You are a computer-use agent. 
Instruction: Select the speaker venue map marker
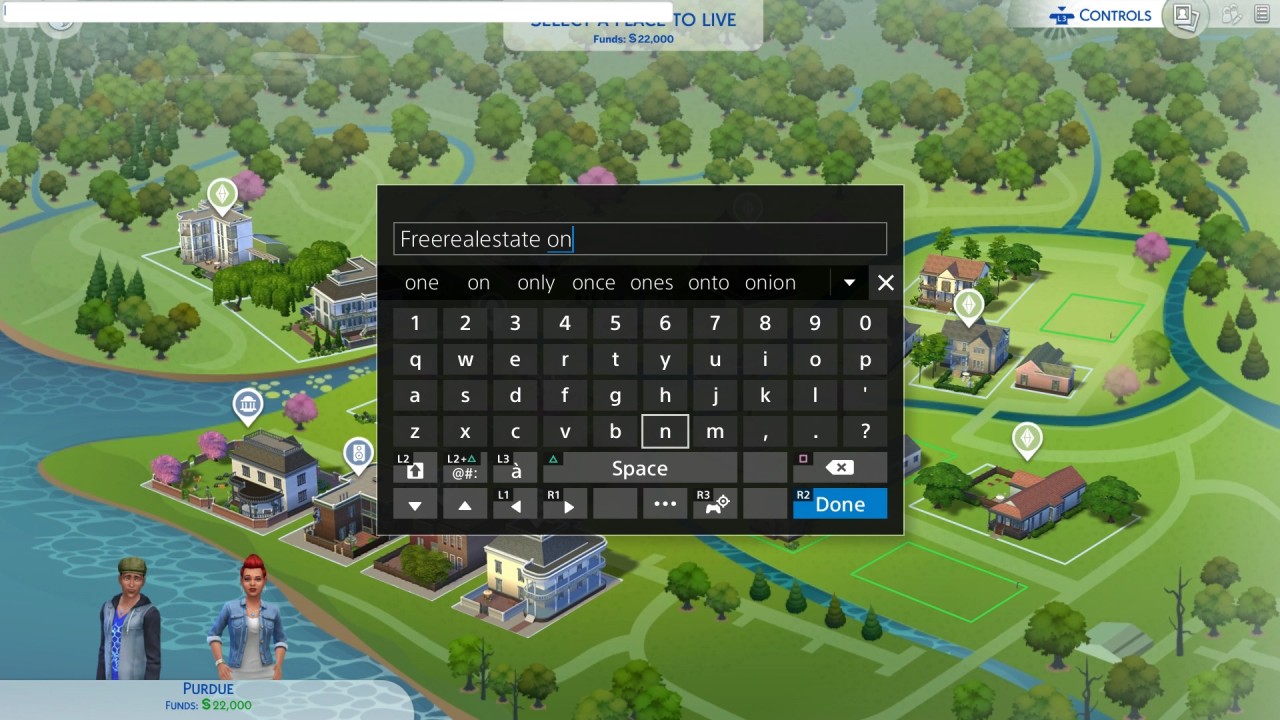coord(358,454)
